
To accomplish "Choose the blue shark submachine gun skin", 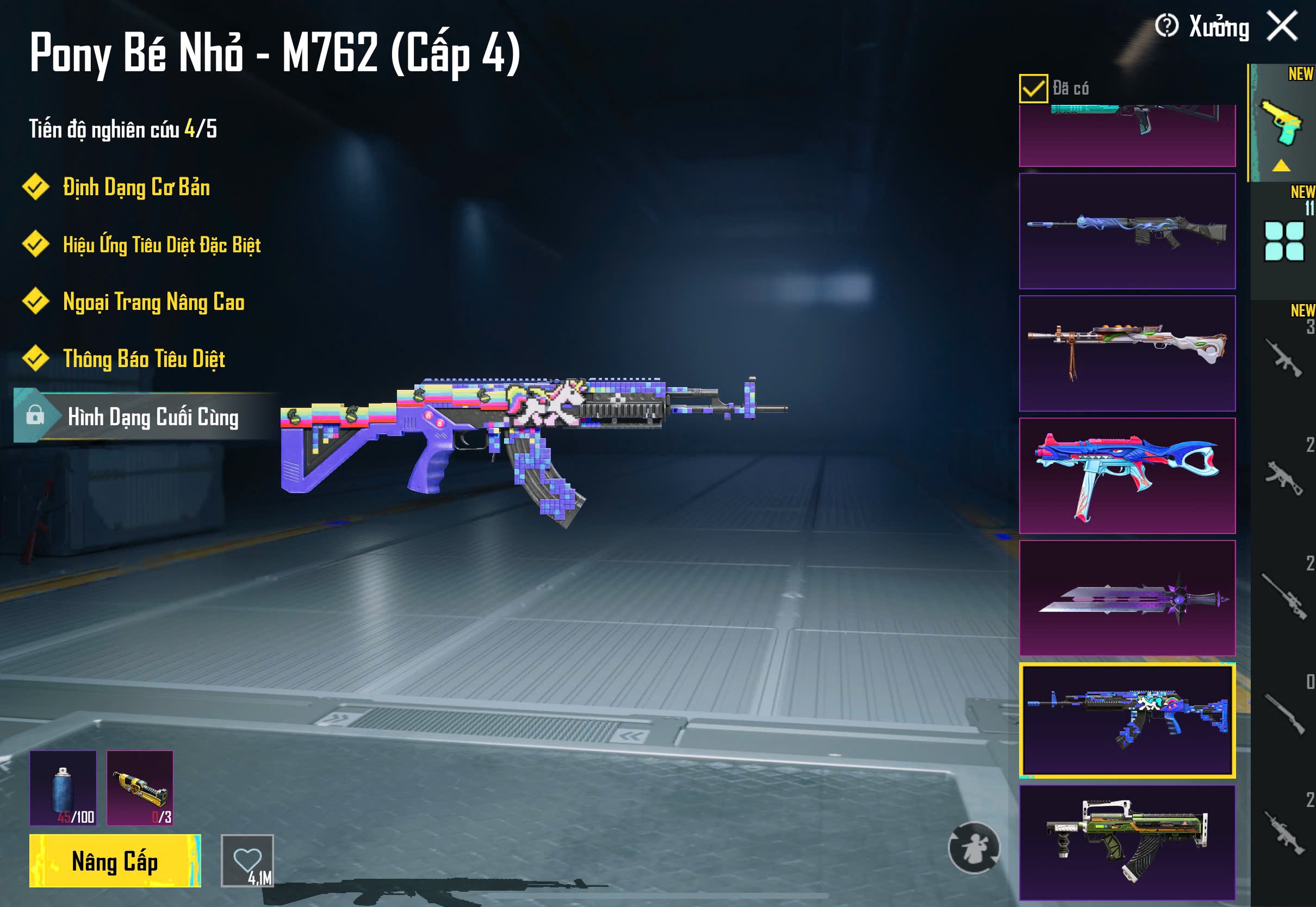I will pyautogui.click(x=1127, y=476).
